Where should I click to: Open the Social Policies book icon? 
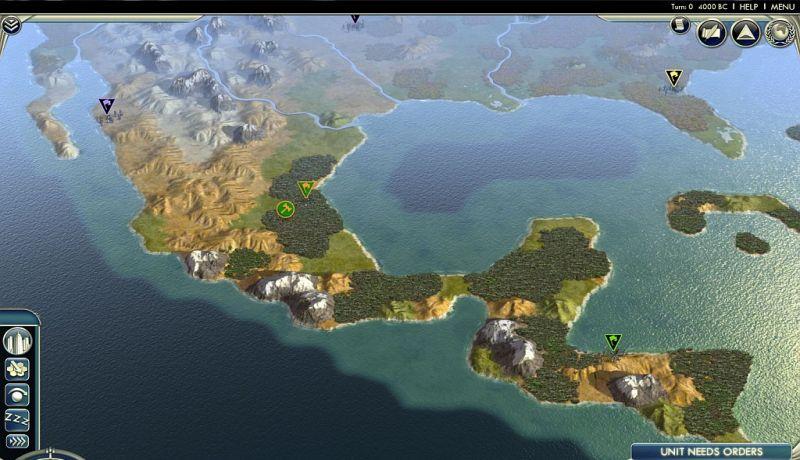(710, 33)
